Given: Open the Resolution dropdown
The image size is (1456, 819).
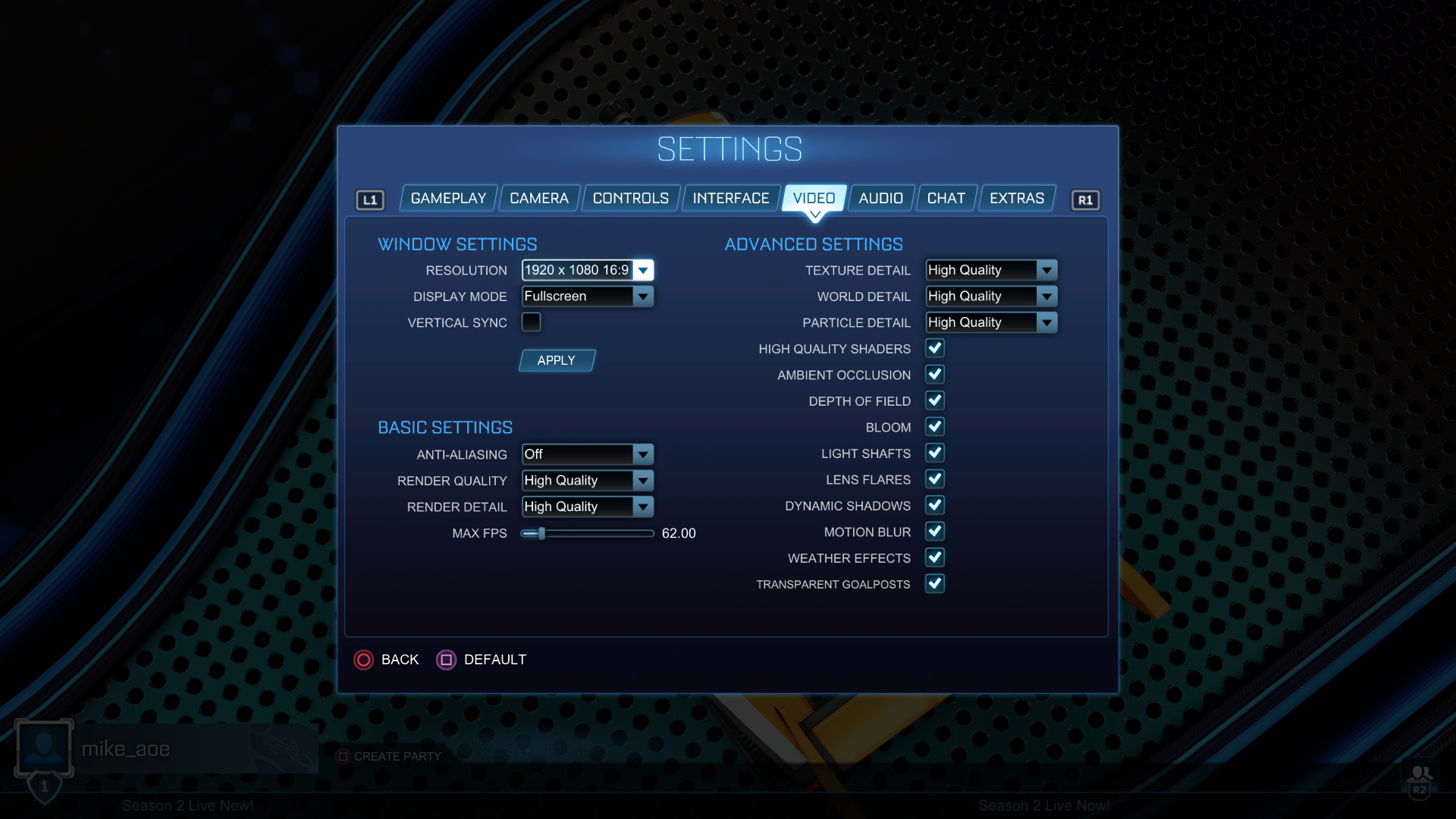Looking at the screenshot, I should coord(587,271).
